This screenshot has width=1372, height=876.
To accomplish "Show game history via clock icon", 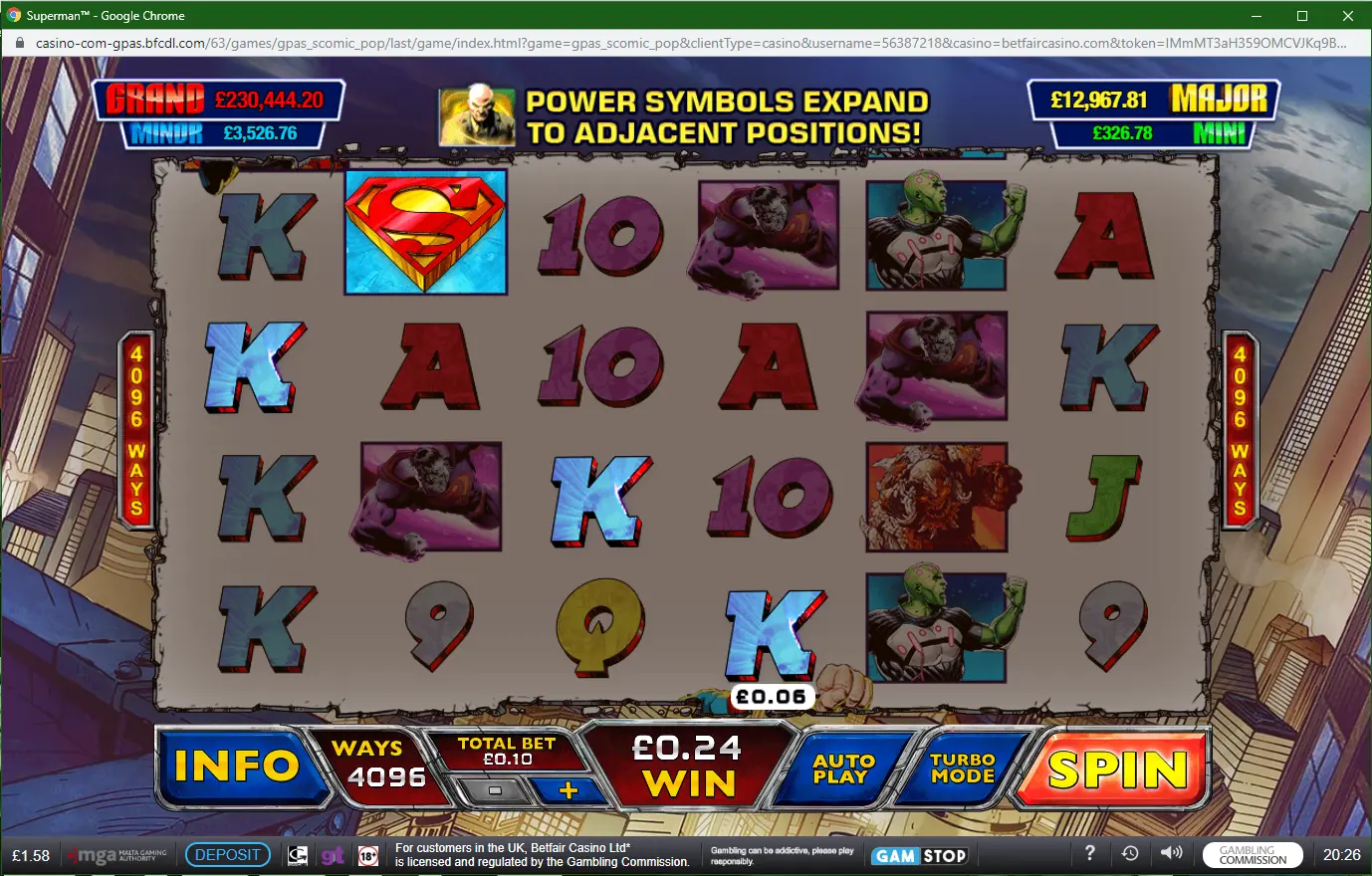I will 1130,853.
